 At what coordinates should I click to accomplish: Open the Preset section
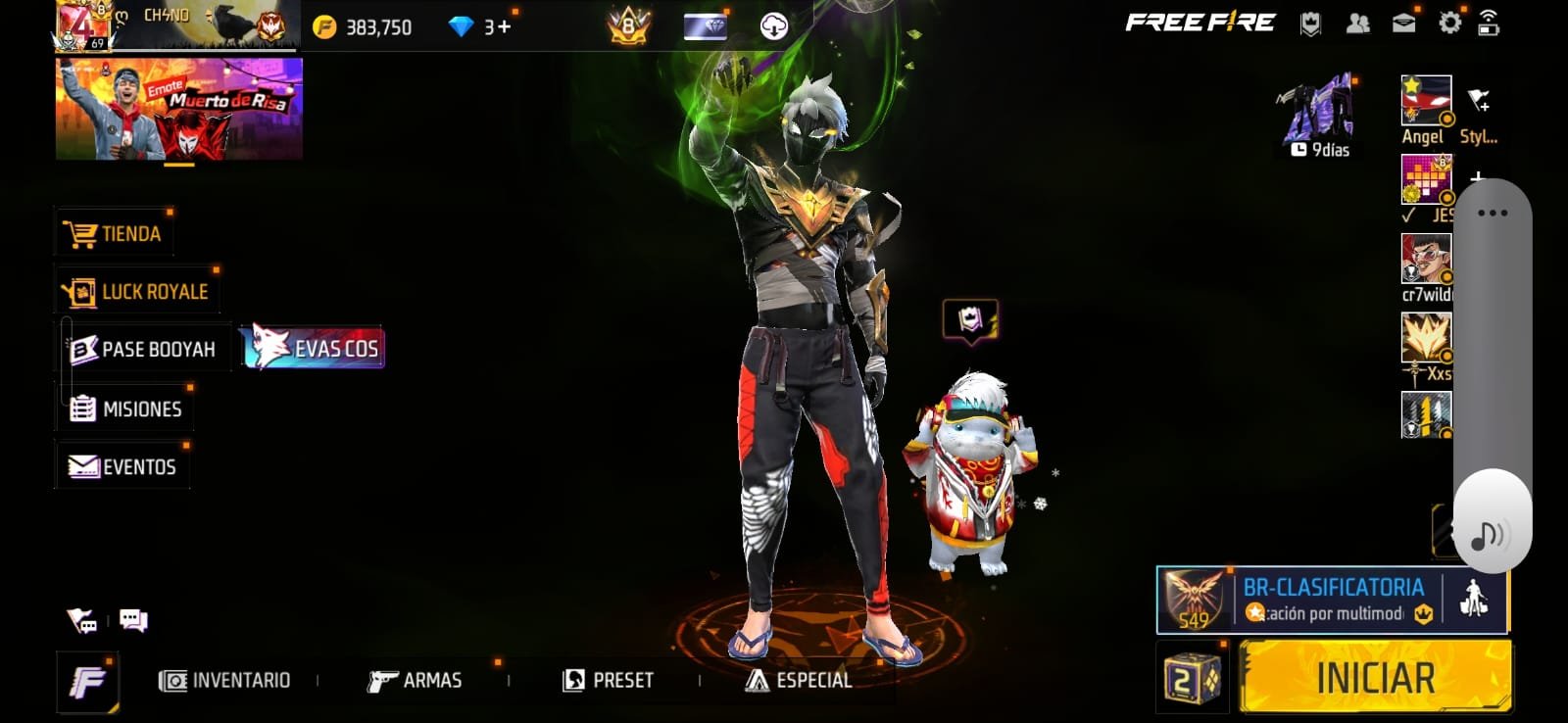coord(608,681)
